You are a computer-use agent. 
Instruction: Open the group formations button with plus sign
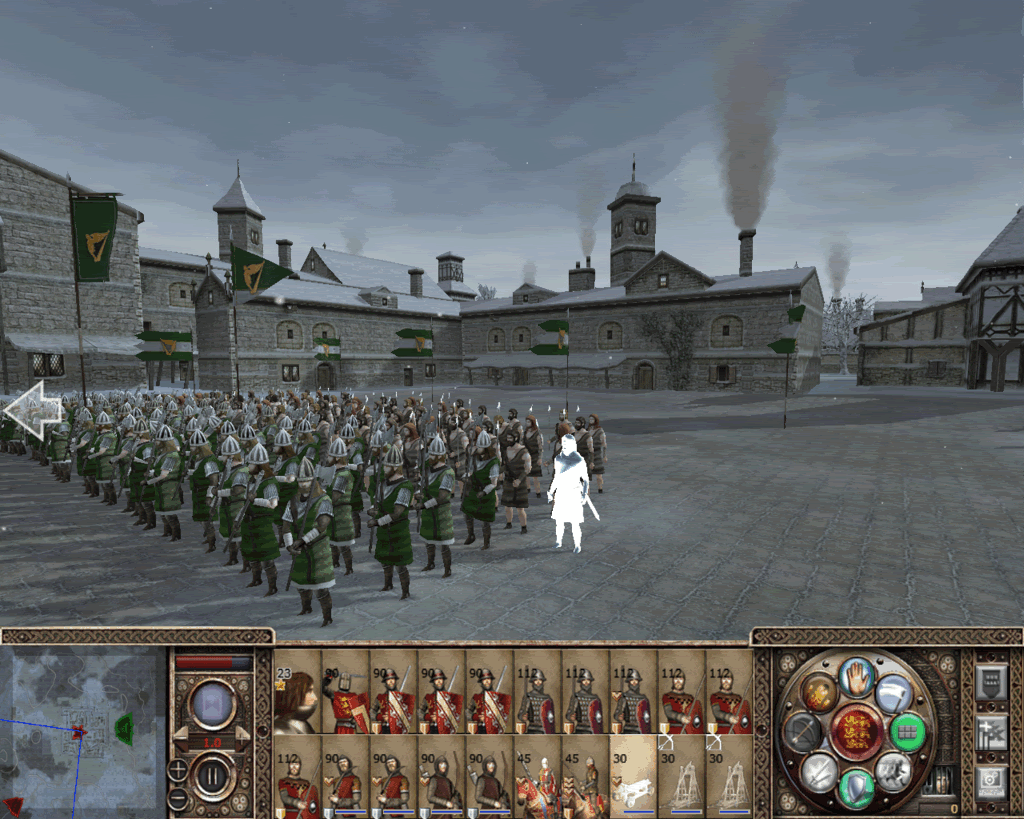991,731
